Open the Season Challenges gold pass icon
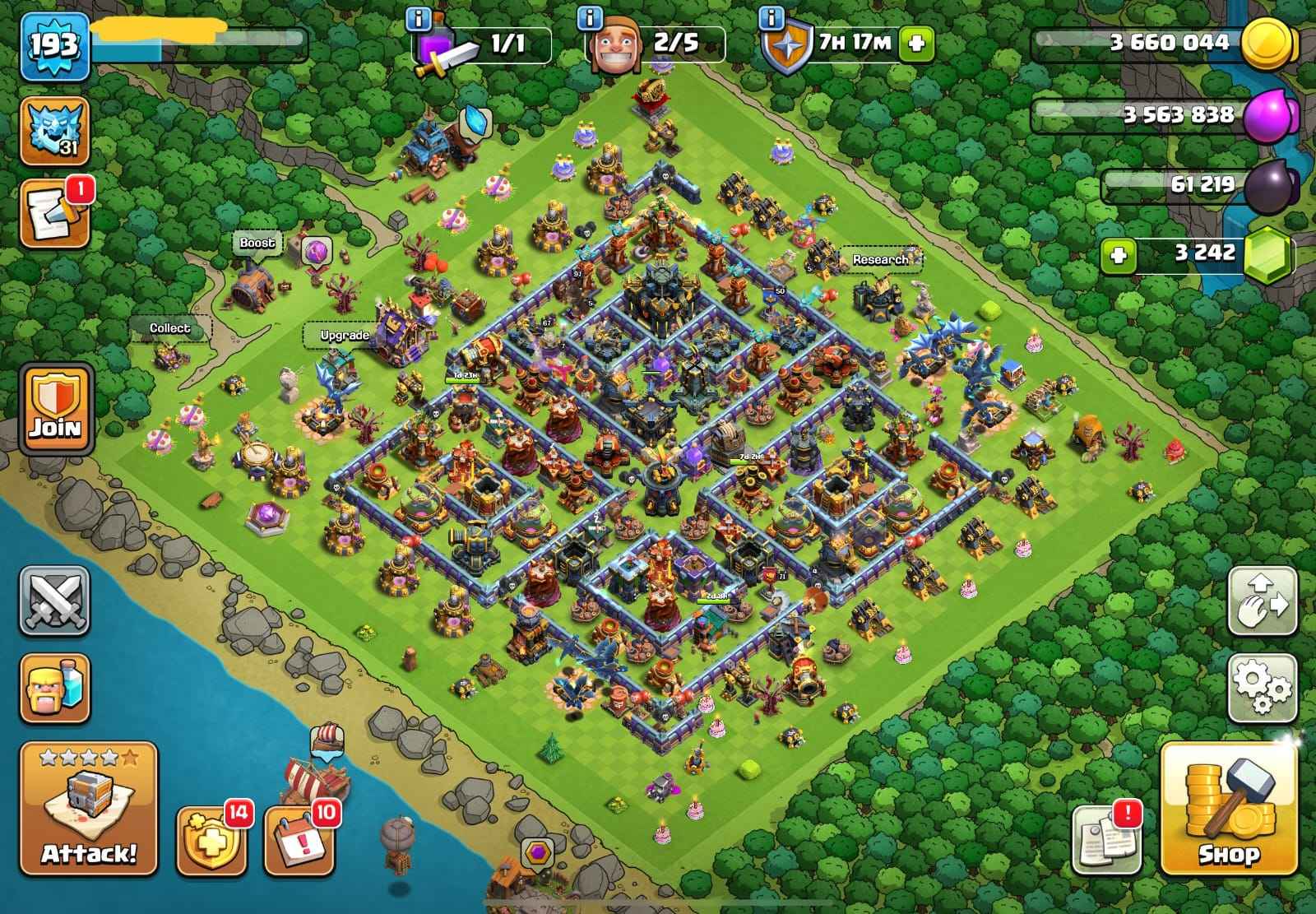1316x914 pixels. click(x=212, y=840)
